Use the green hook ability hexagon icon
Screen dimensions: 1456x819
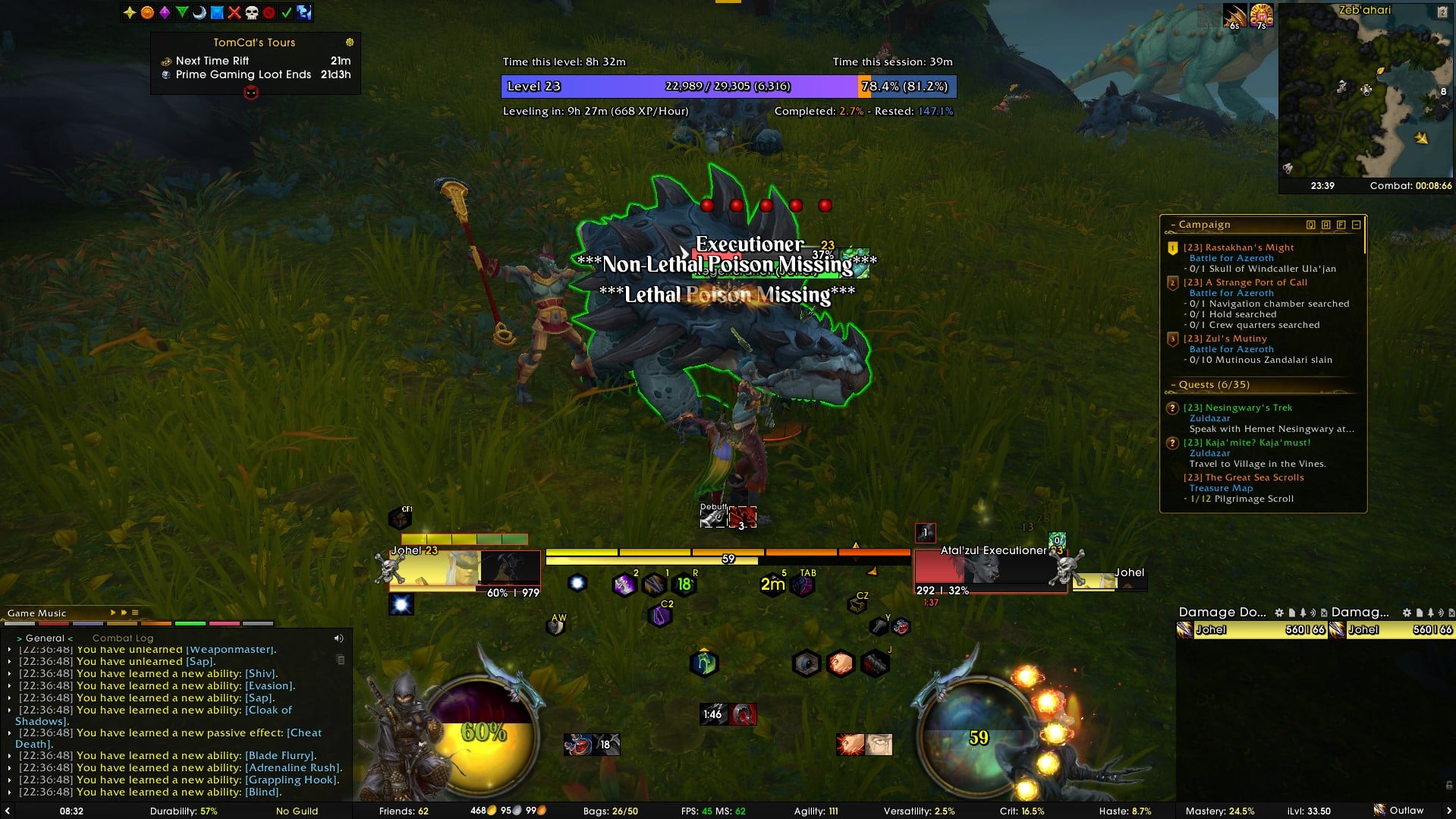(703, 663)
